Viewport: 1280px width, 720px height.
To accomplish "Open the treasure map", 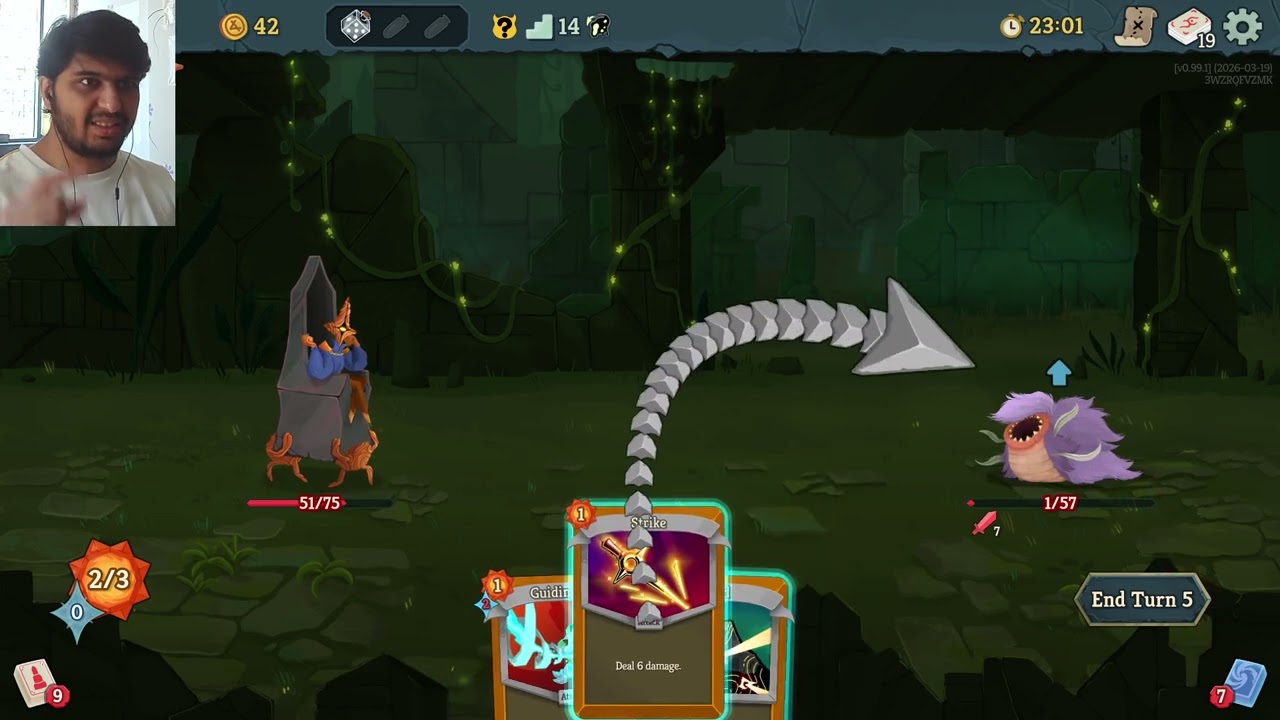I will tap(1137, 27).
